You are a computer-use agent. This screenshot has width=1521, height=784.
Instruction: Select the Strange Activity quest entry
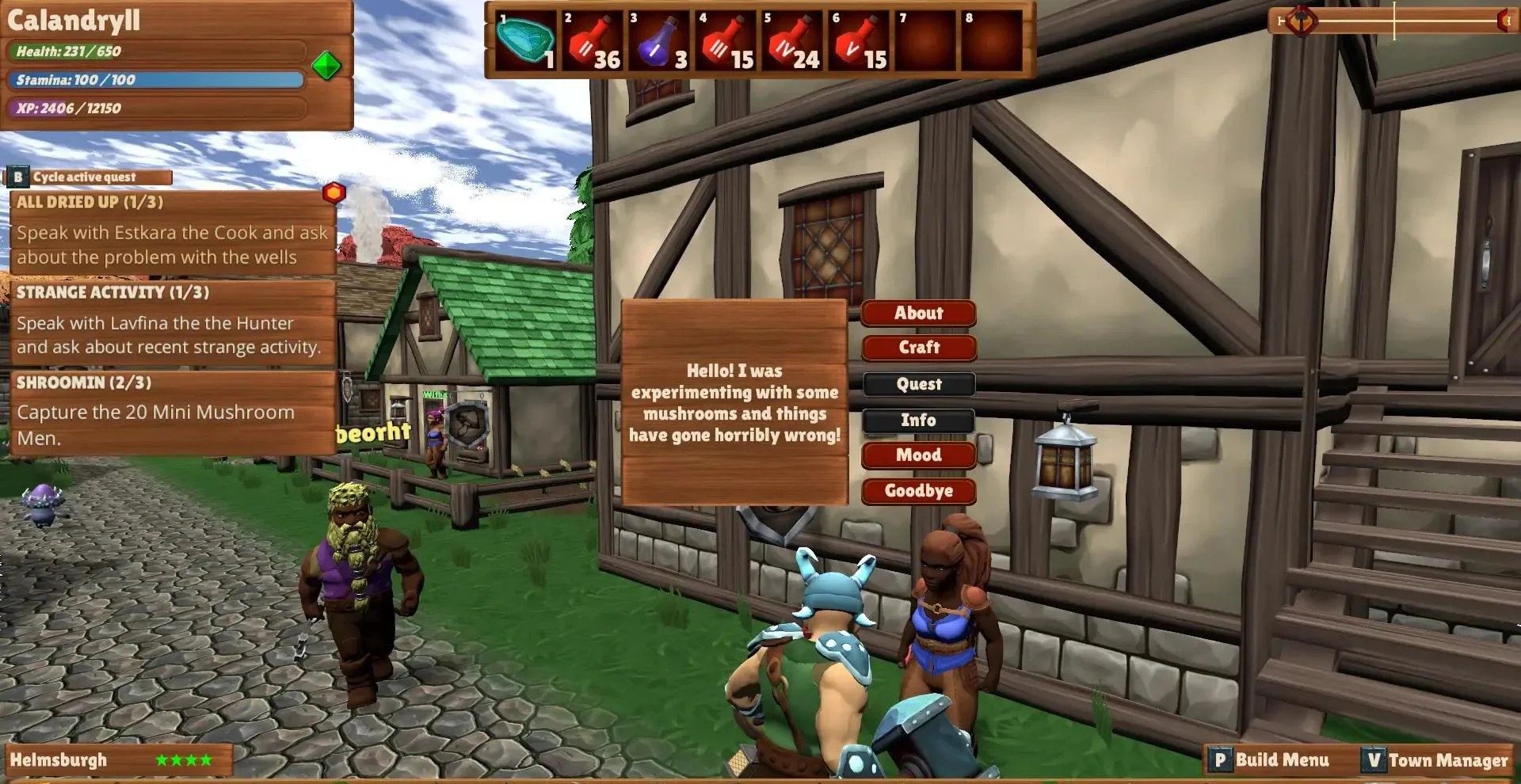[x=172, y=322]
